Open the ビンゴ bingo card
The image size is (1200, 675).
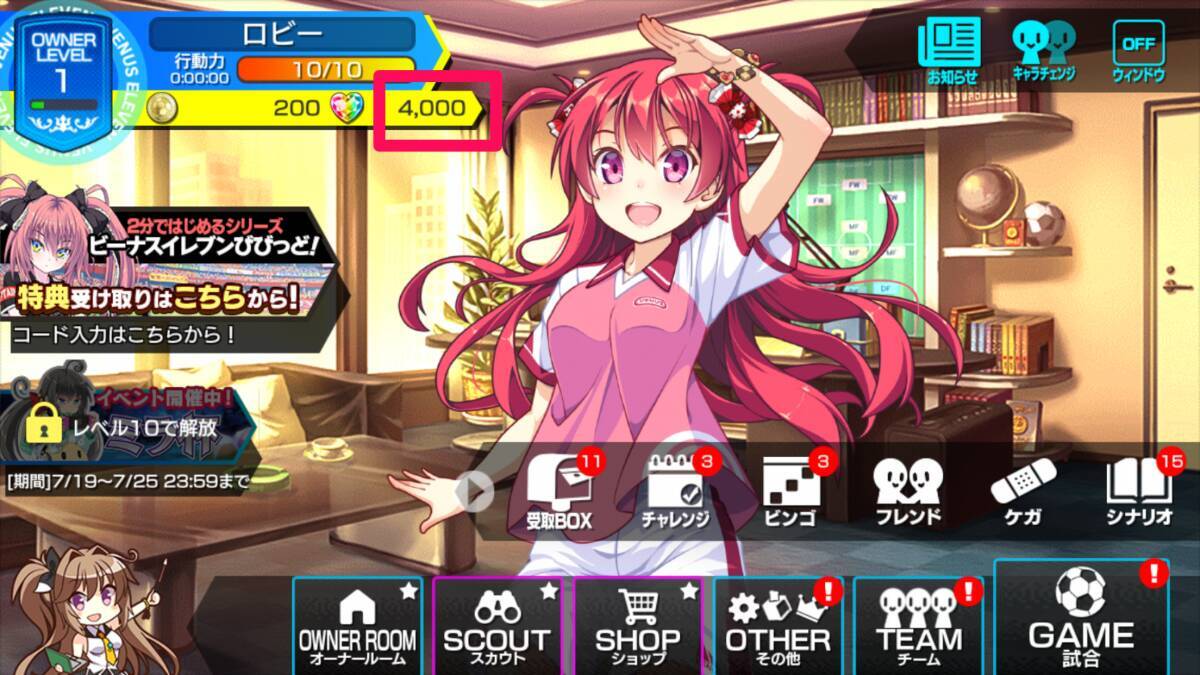click(790, 491)
